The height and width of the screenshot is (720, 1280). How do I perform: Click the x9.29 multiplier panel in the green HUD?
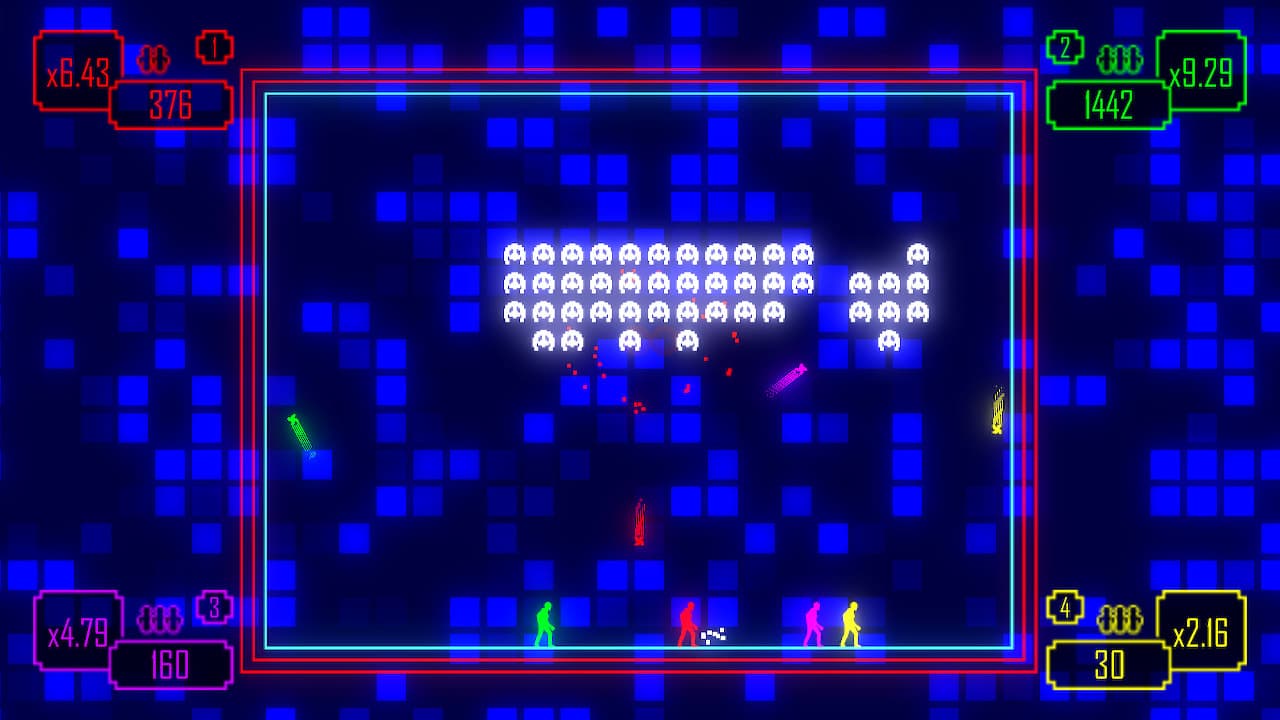click(x=1205, y=73)
